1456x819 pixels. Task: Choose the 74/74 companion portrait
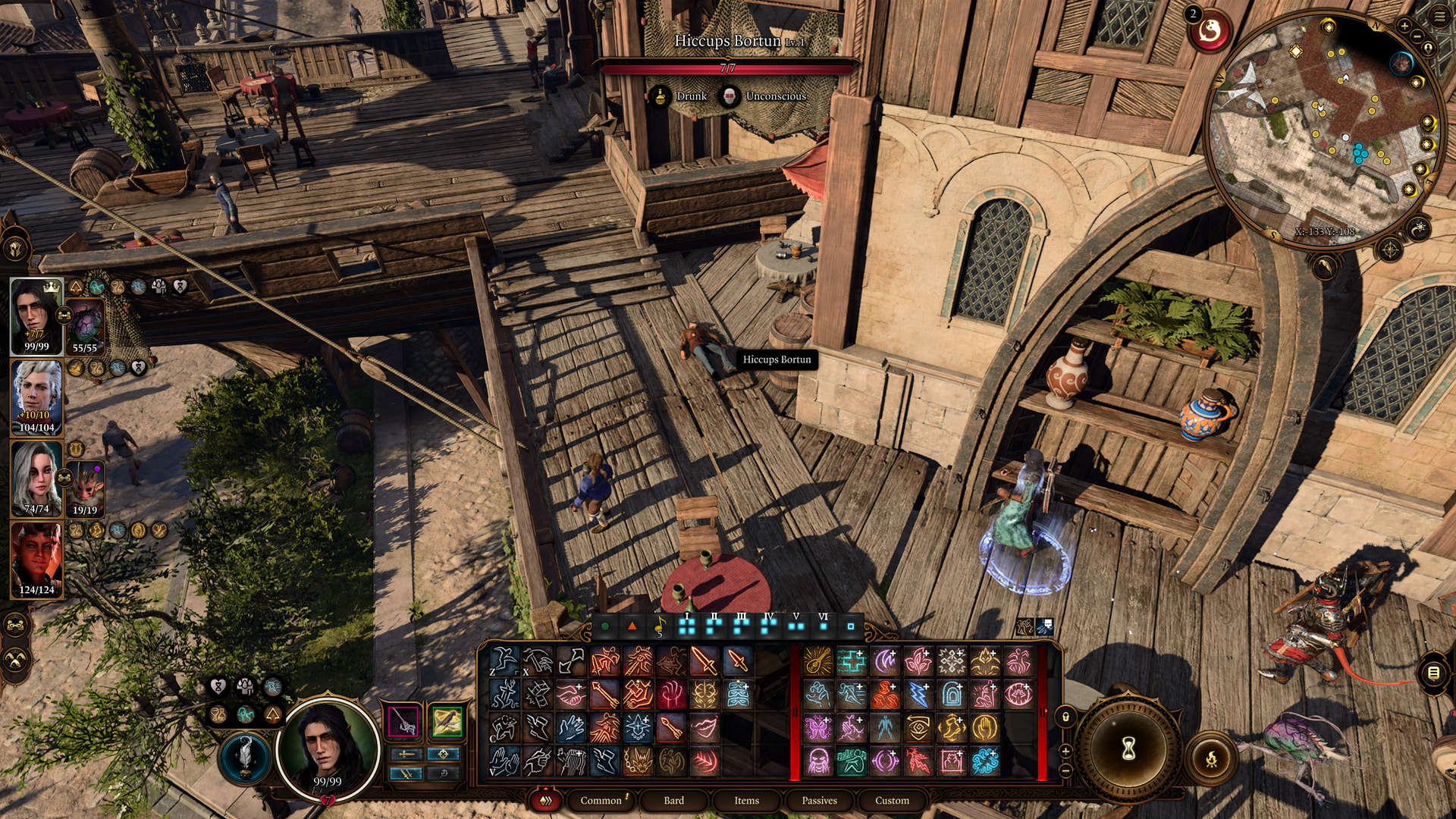[x=36, y=478]
